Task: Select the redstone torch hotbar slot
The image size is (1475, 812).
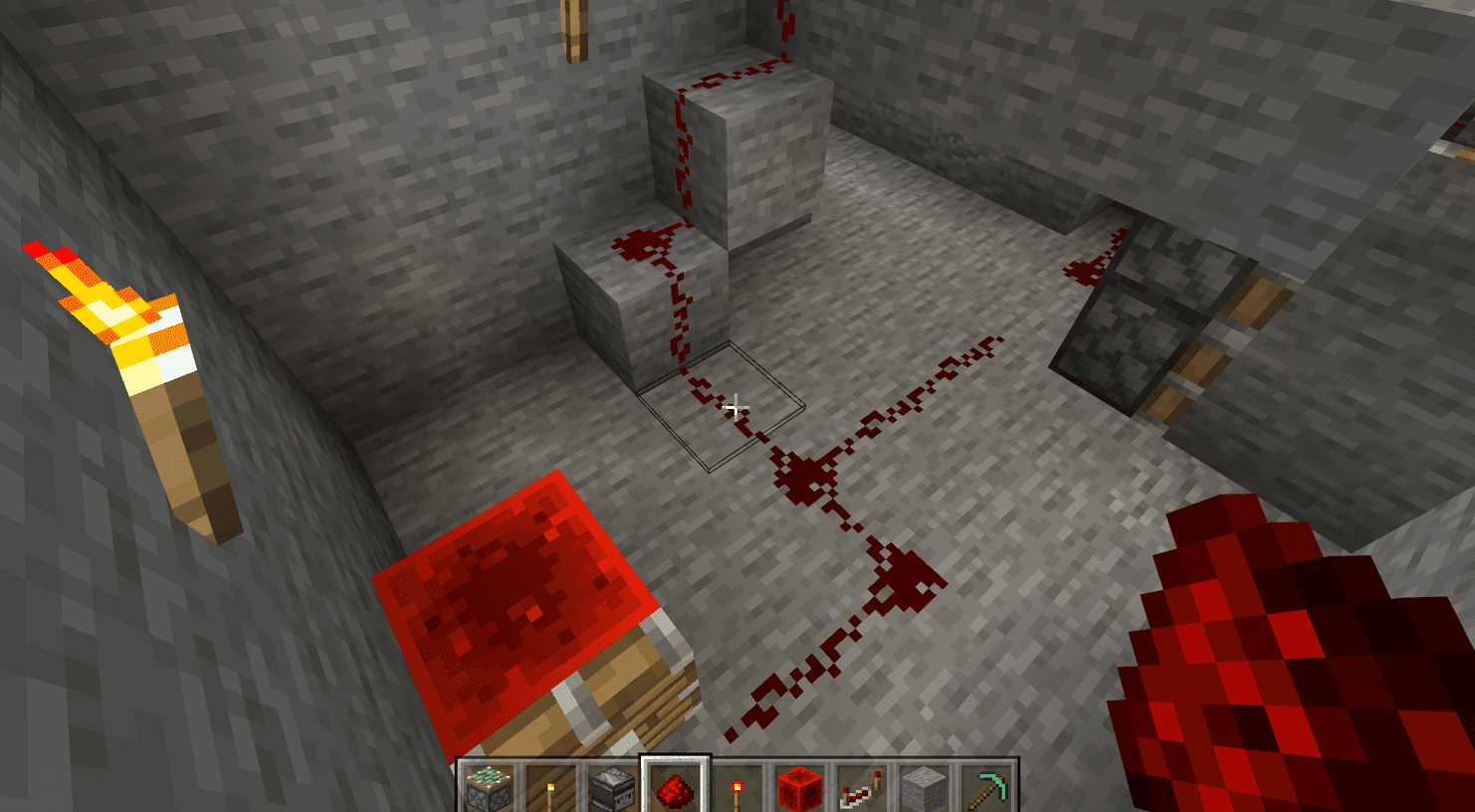Action: [x=737, y=788]
